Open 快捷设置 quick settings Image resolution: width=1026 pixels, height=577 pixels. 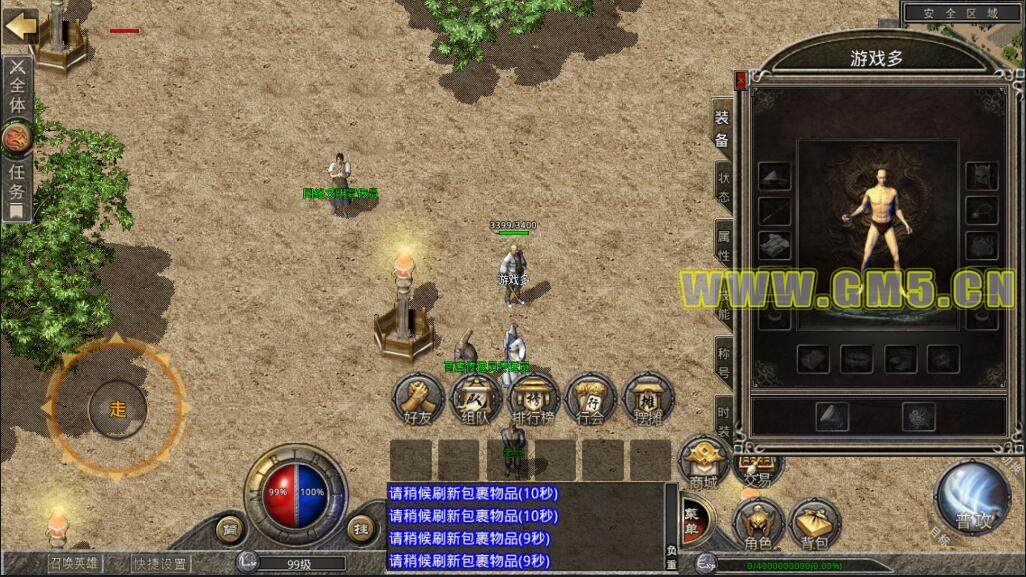161,562
